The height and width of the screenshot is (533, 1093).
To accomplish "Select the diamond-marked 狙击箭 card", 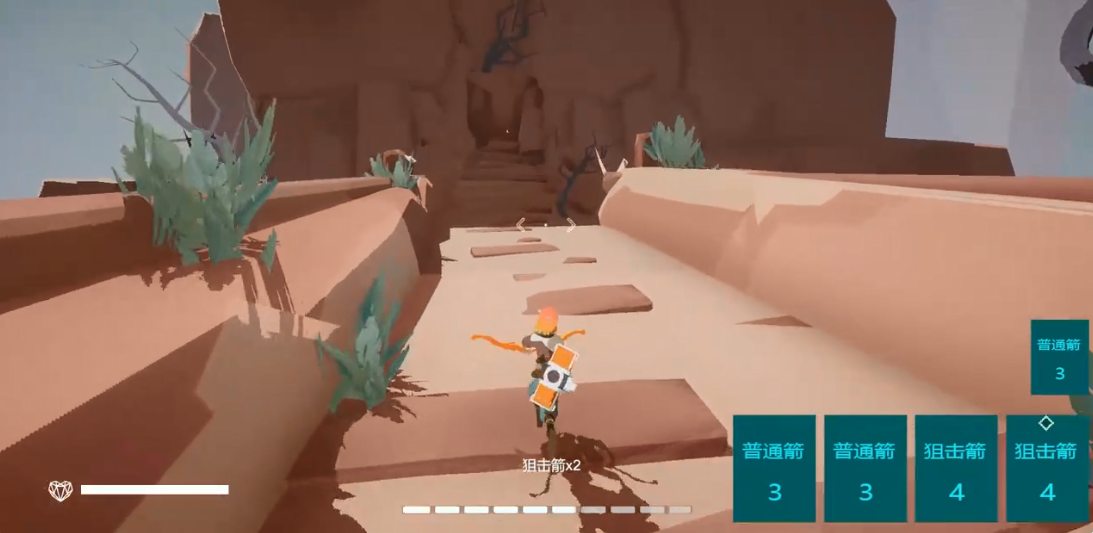I will (x=1047, y=468).
